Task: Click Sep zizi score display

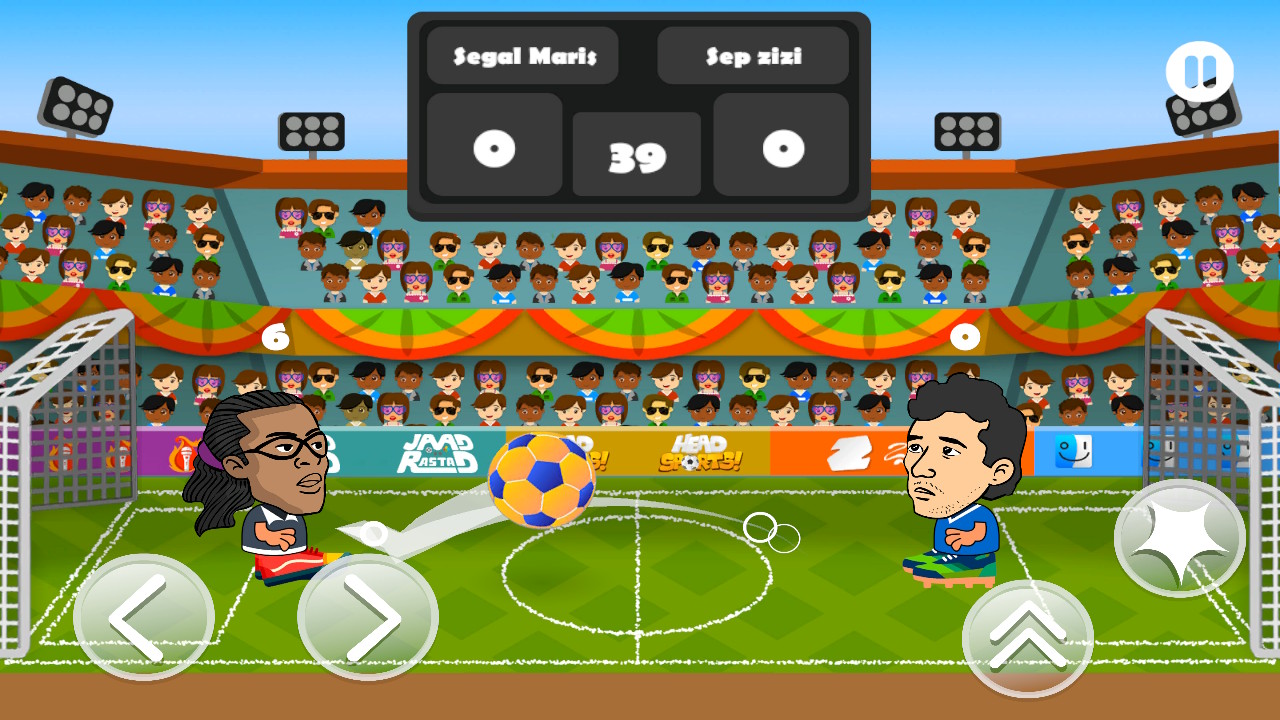Action: (781, 147)
